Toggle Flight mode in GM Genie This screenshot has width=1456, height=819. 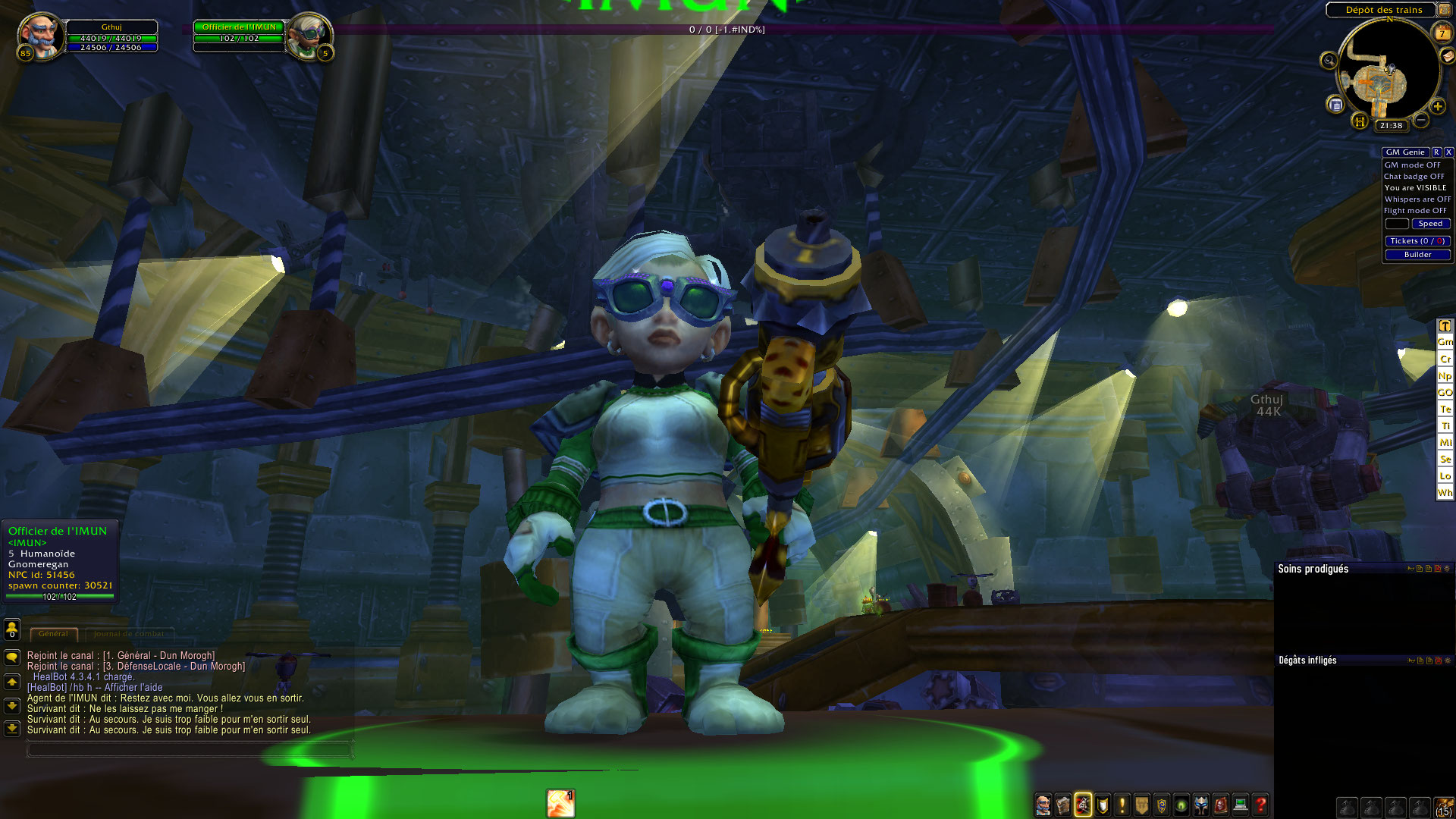(x=1414, y=211)
